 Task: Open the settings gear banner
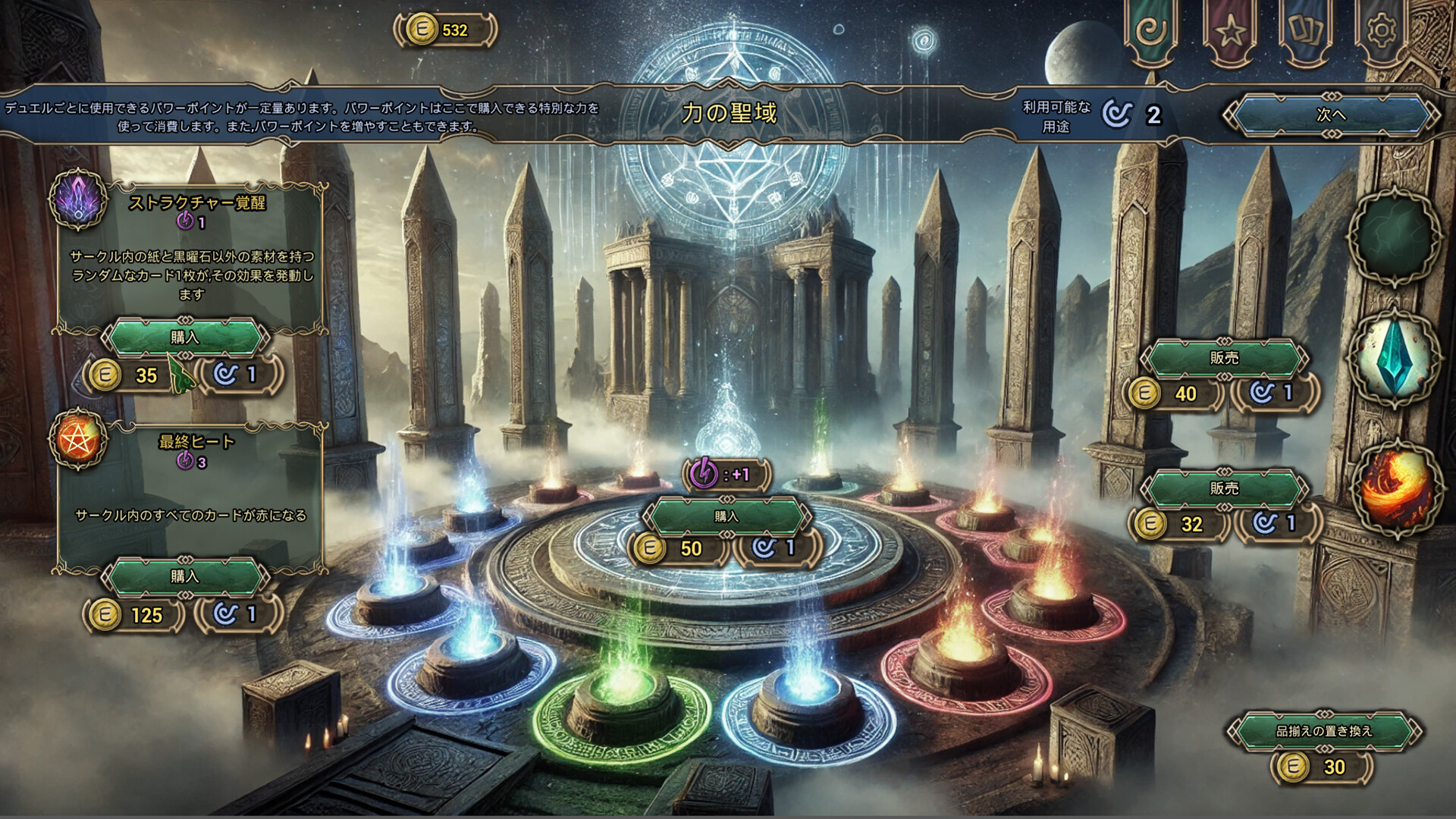1381,32
